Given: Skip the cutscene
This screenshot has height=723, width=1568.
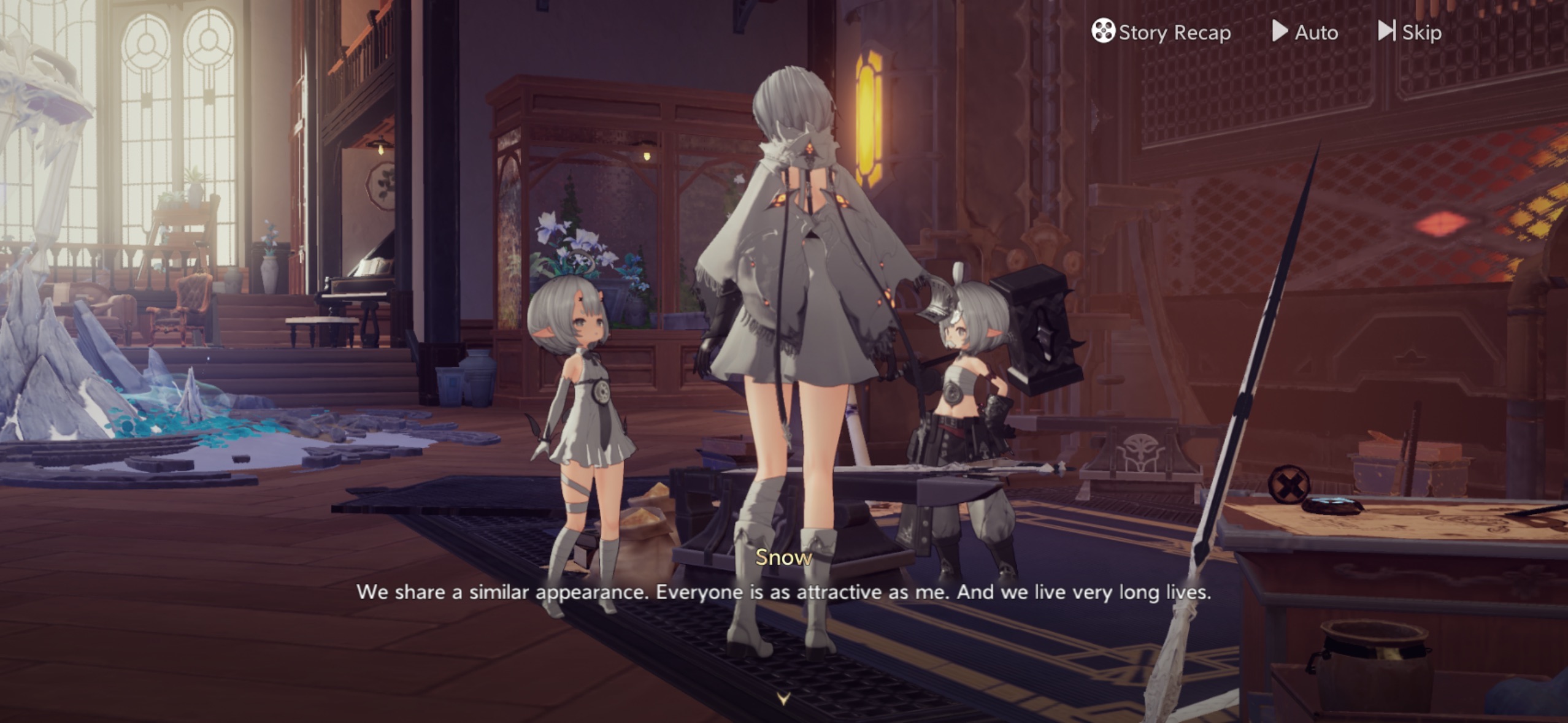Looking at the screenshot, I should coord(1410,32).
